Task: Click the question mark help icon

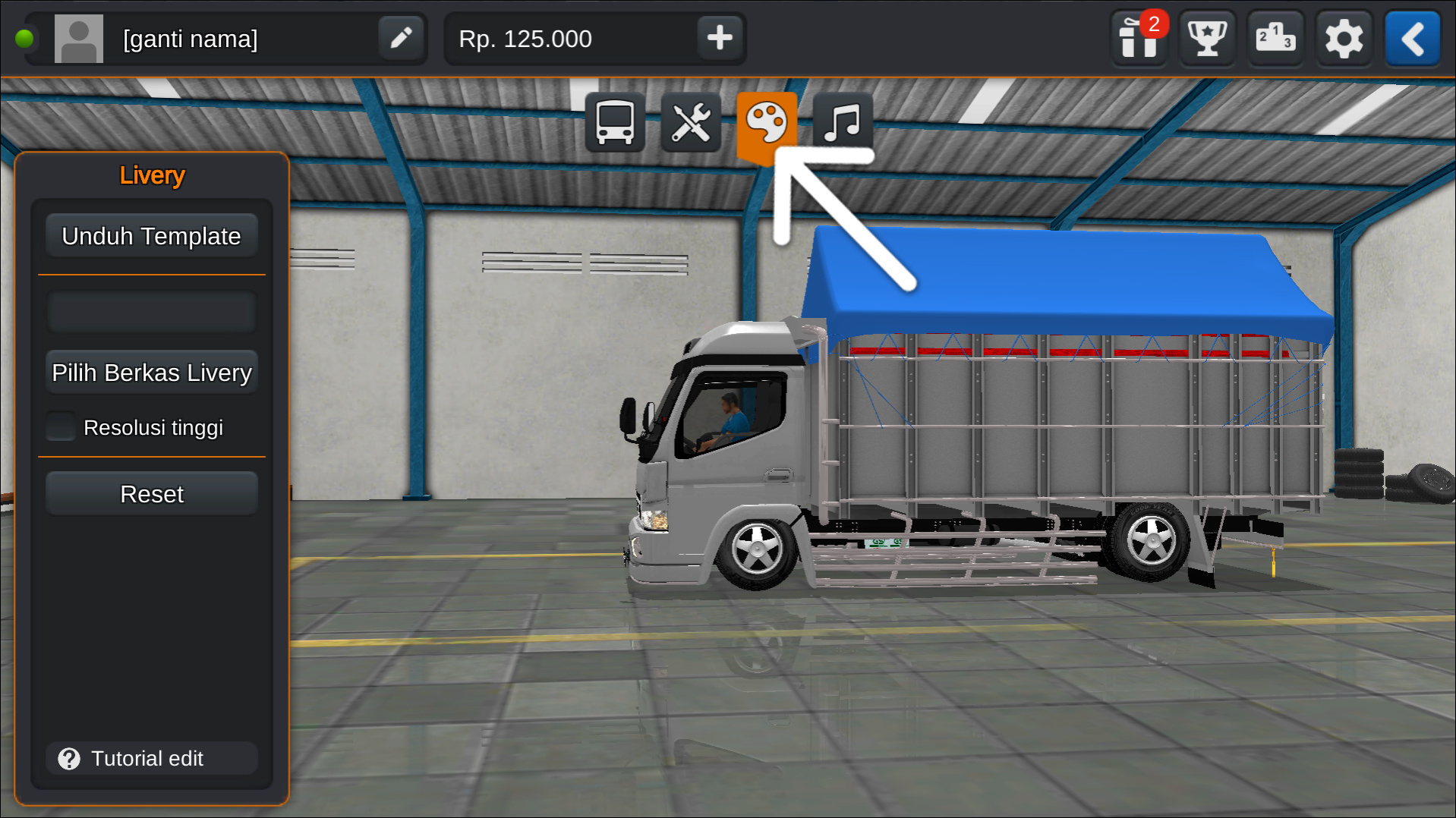Action: (68, 758)
